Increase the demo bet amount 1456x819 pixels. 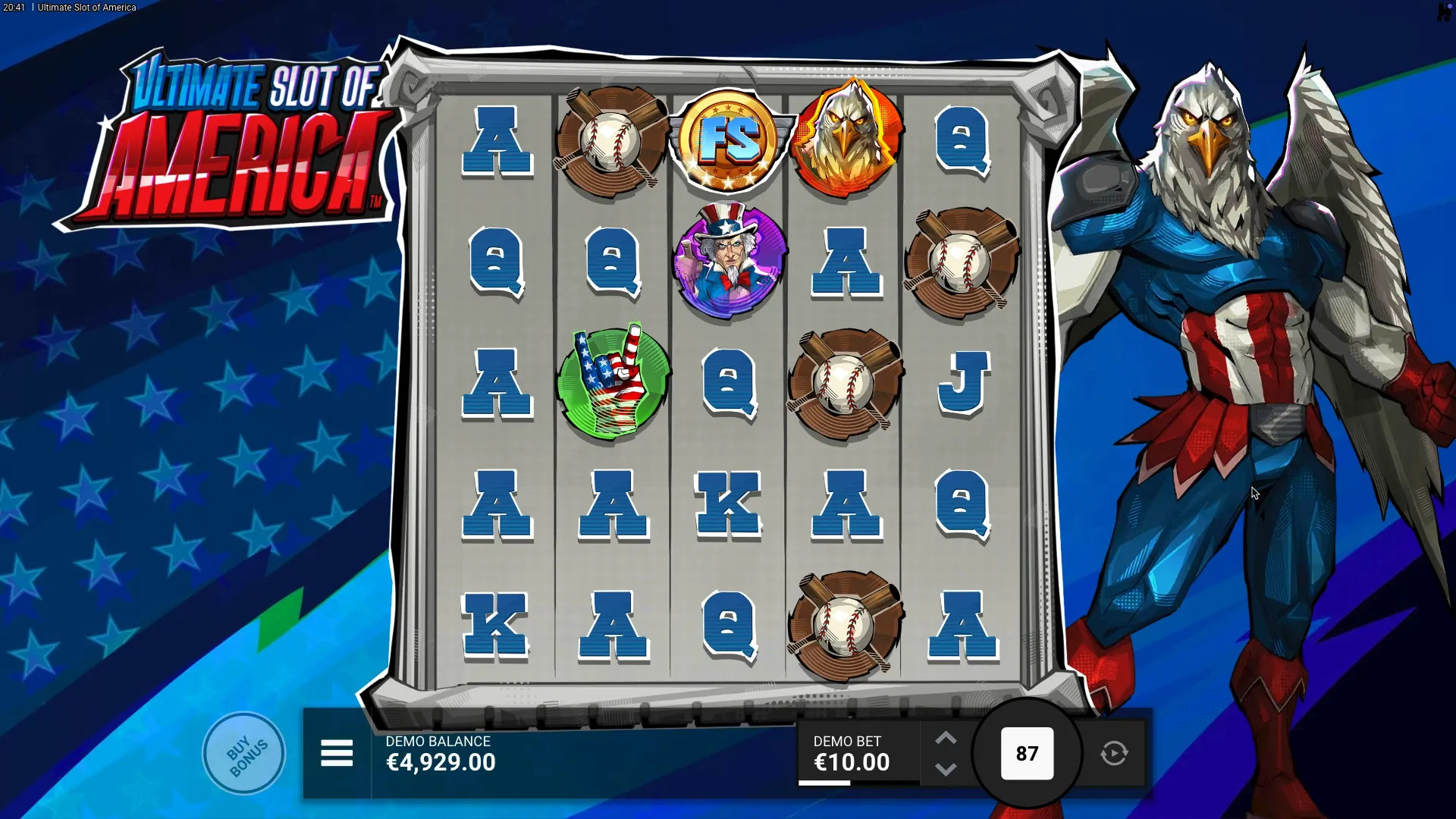click(946, 739)
